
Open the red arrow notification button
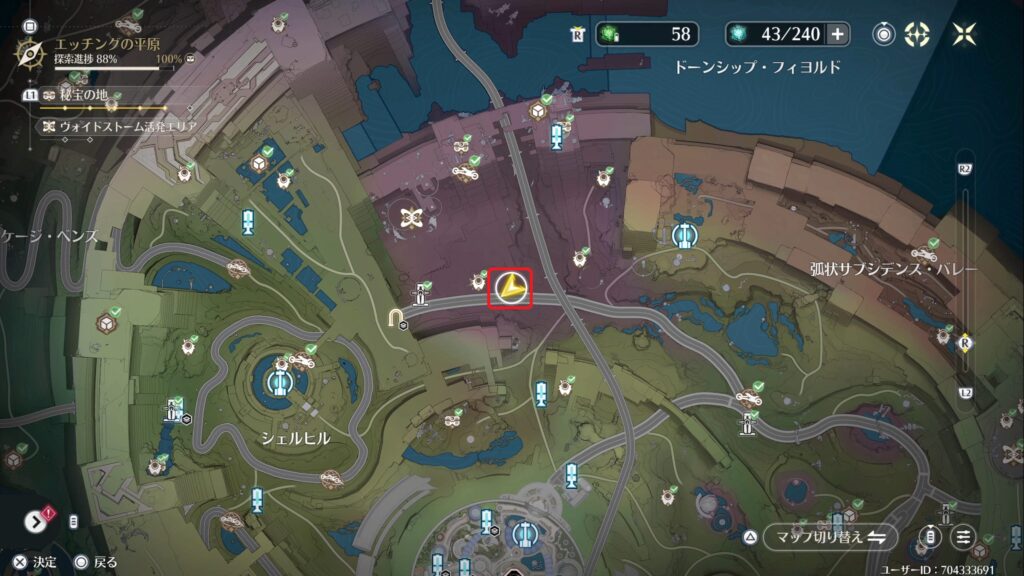pos(36,521)
